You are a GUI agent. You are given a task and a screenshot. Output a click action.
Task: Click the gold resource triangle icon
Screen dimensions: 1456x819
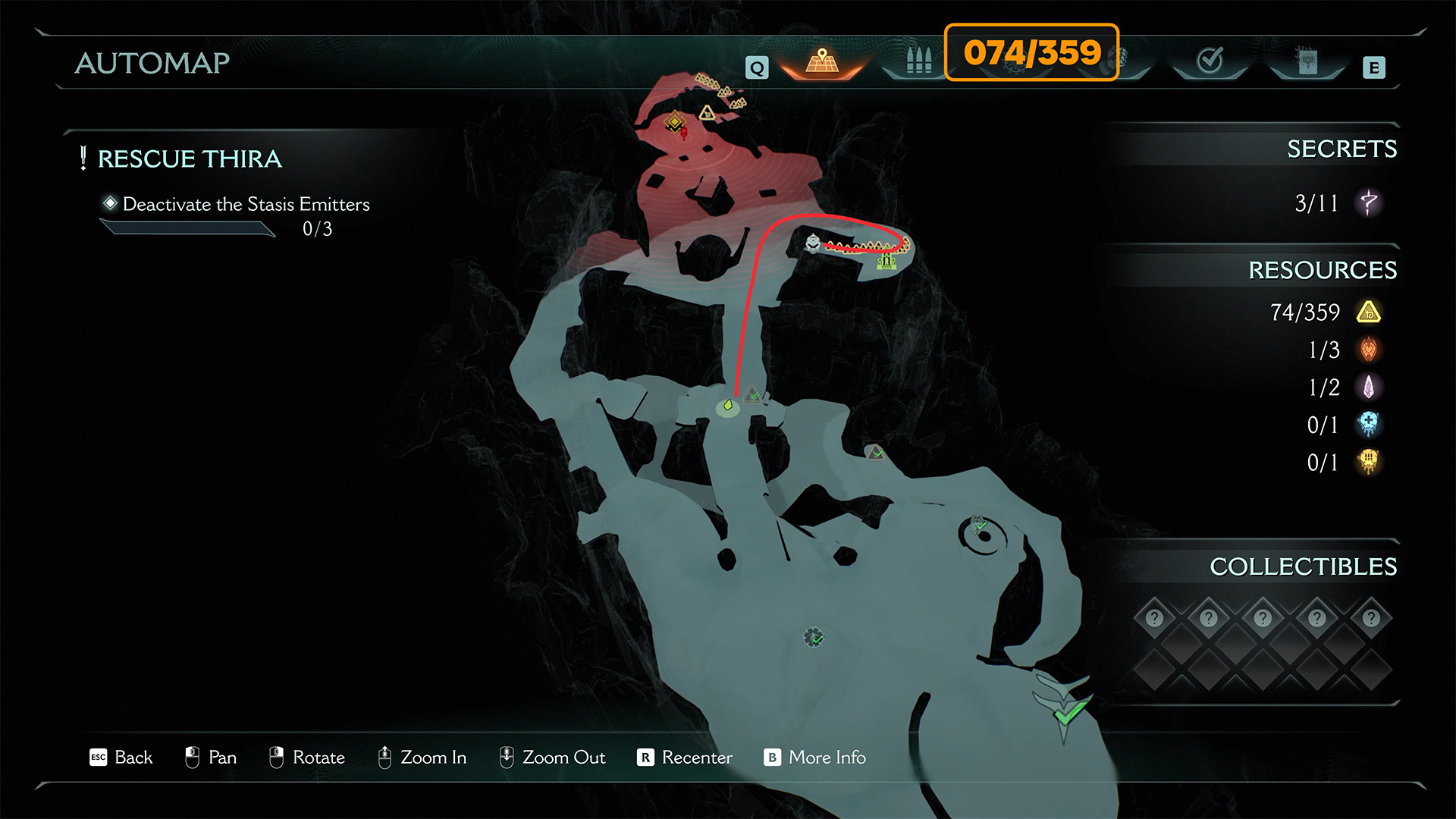pyautogui.click(x=1369, y=312)
